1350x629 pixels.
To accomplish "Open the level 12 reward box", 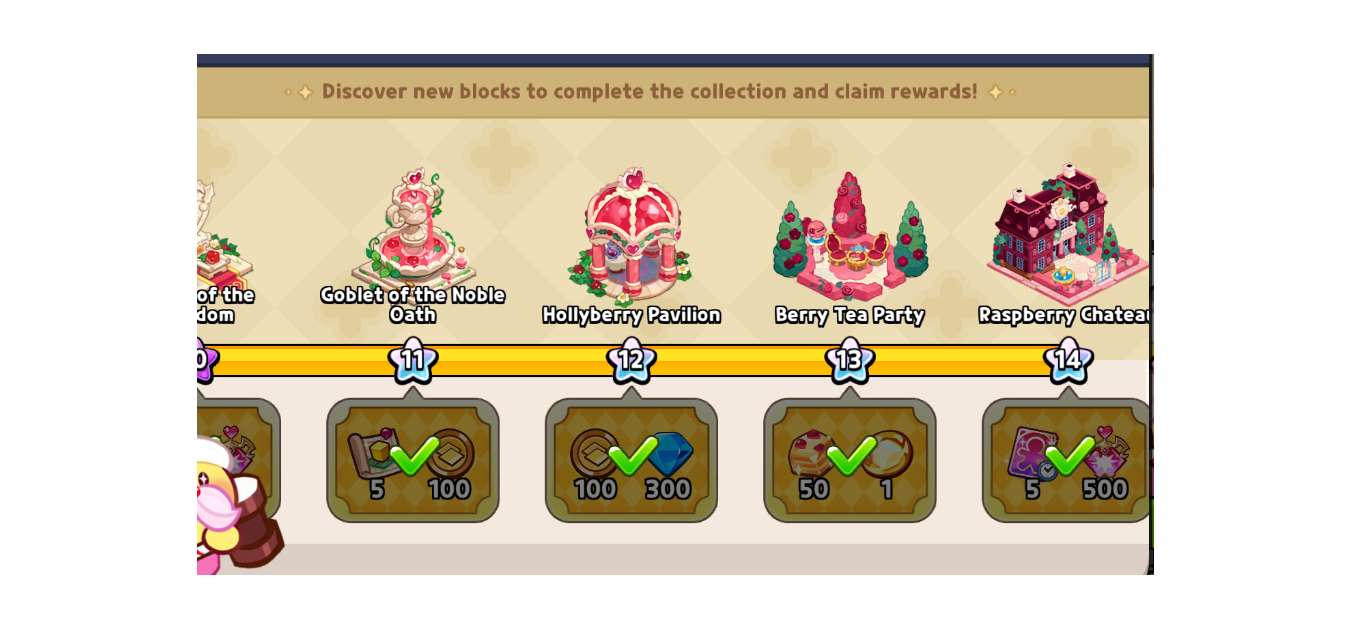I will click(631, 460).
